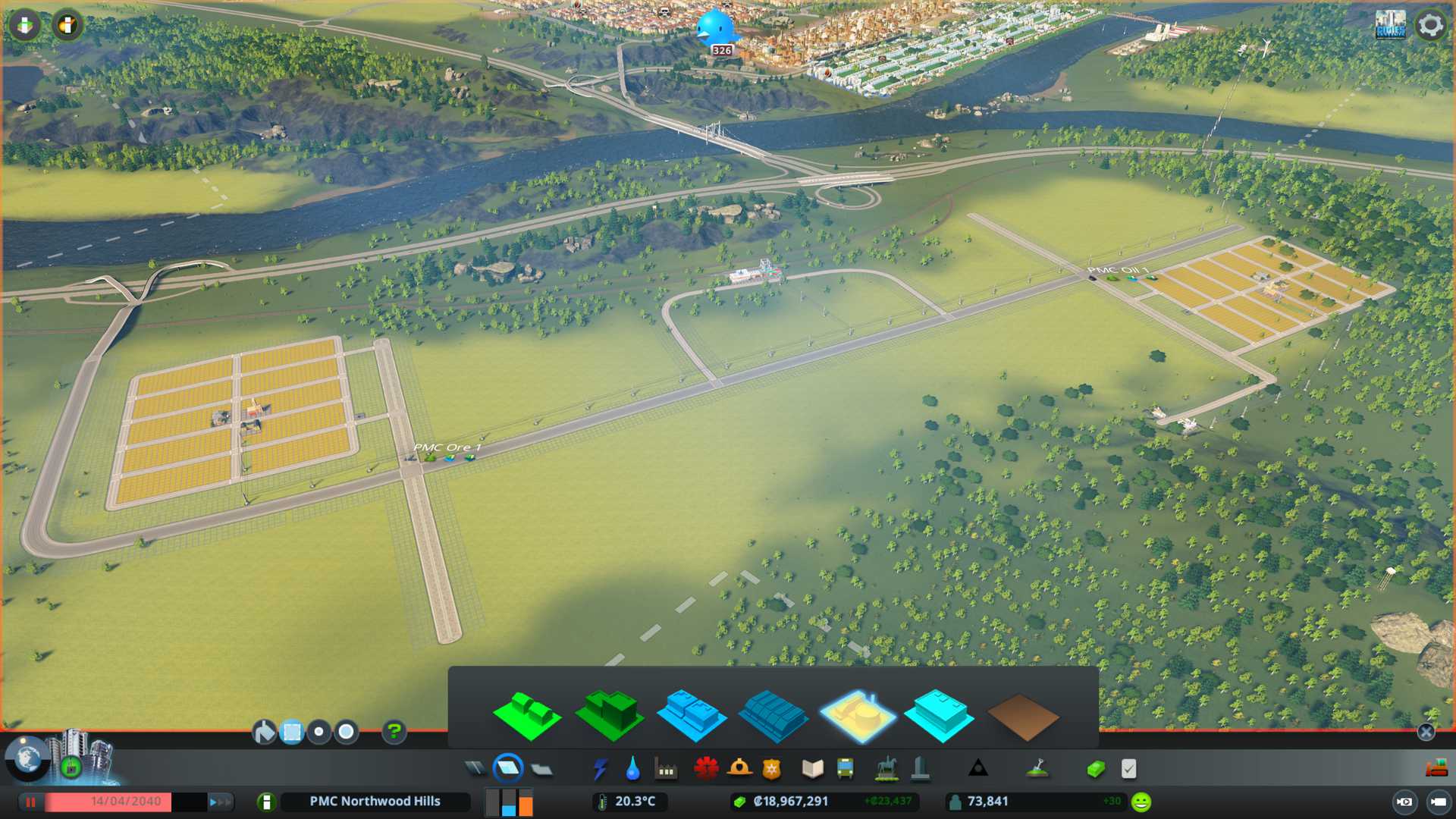Select the brown de-zone tile
Viewport: 1456px width, 819px height.
point(1022,717)
